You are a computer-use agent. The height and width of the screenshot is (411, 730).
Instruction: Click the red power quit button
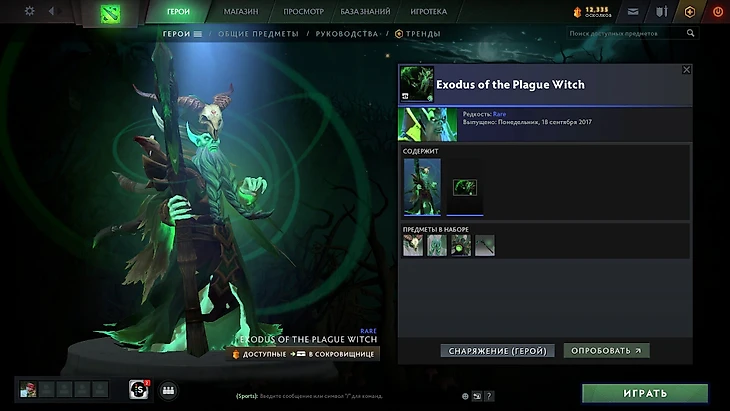tap(717, 12)
